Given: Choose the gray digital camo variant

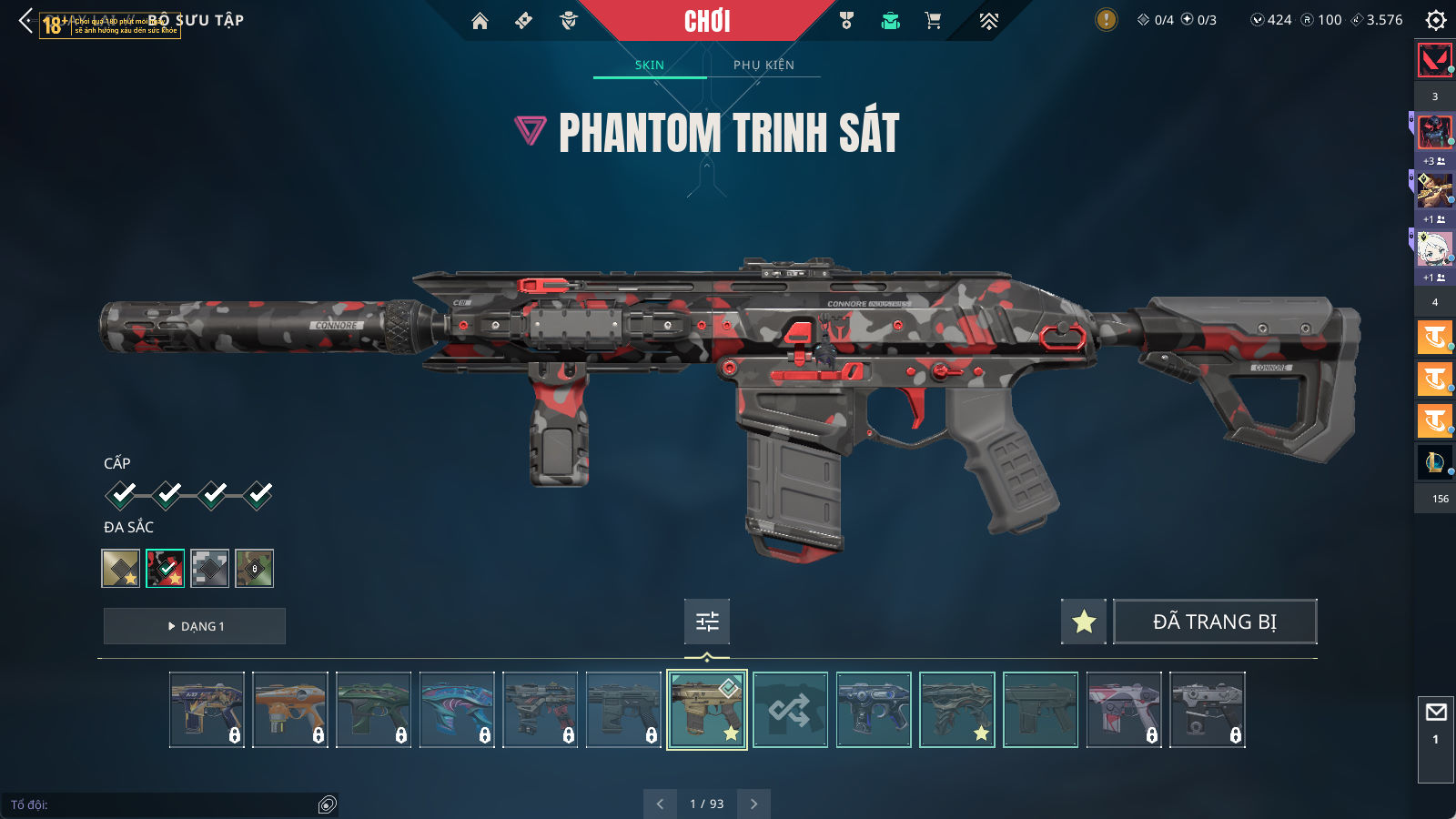Looking at the screenshot, I should click(x=209, y=569).
